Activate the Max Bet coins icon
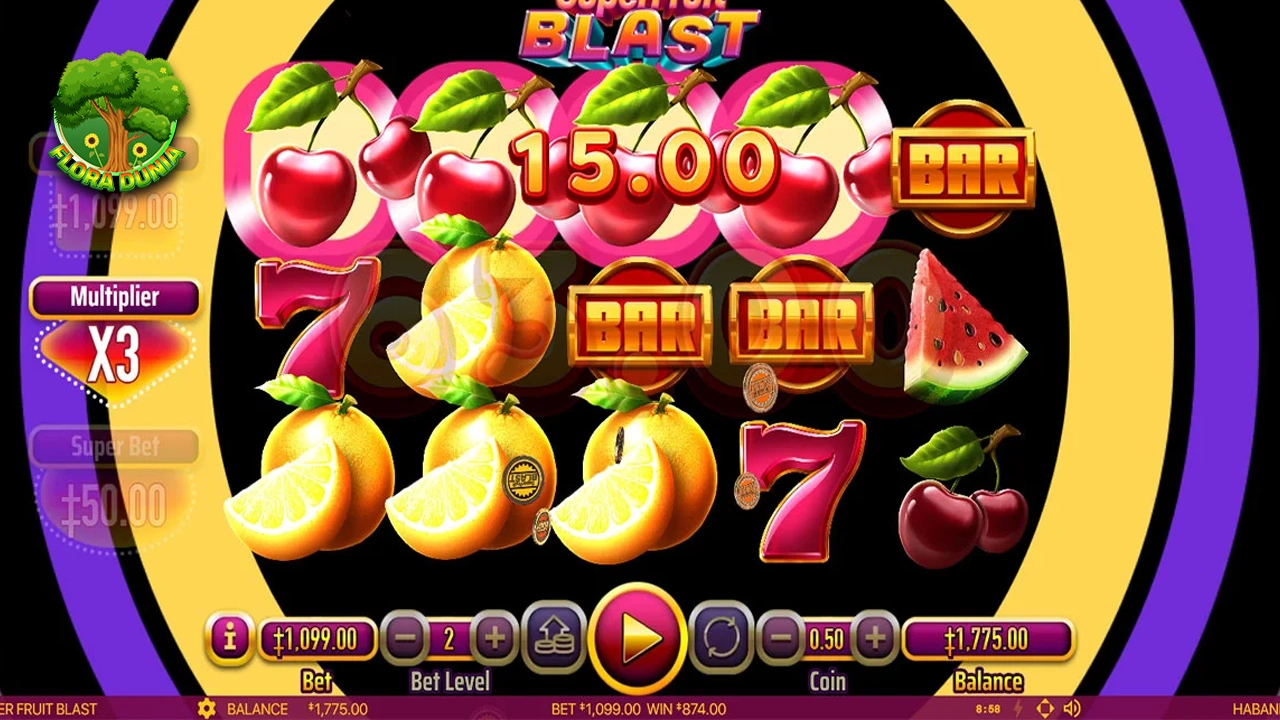Image resolution: width=1280 pixels, height=720 pixels. pyautogui.click(x=555, y=637)
